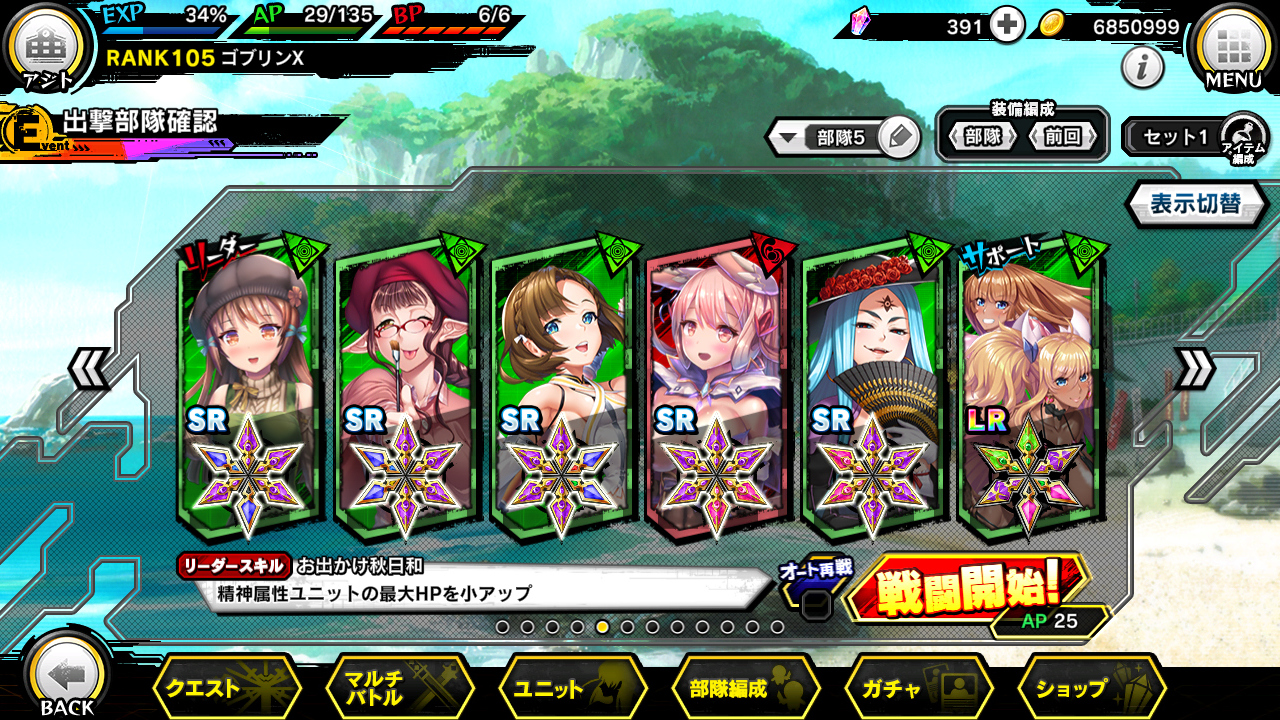This screenshot has height=720, width=1280.
Task: Open マルチバトル multi battle
Action: tap(399, 688)
